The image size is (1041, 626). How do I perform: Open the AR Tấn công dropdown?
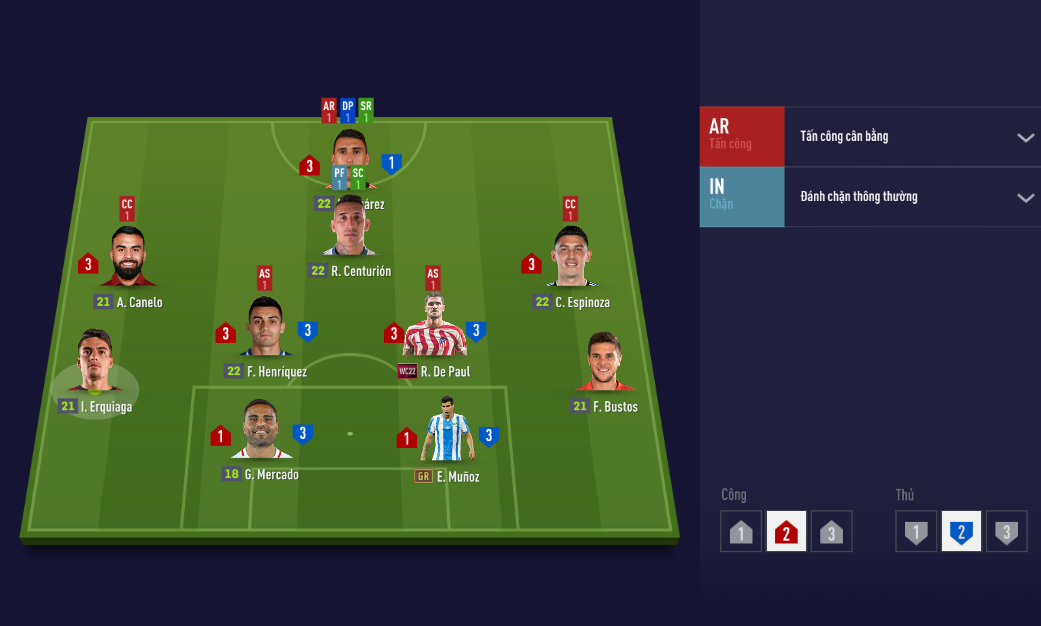click(1025, 137)
